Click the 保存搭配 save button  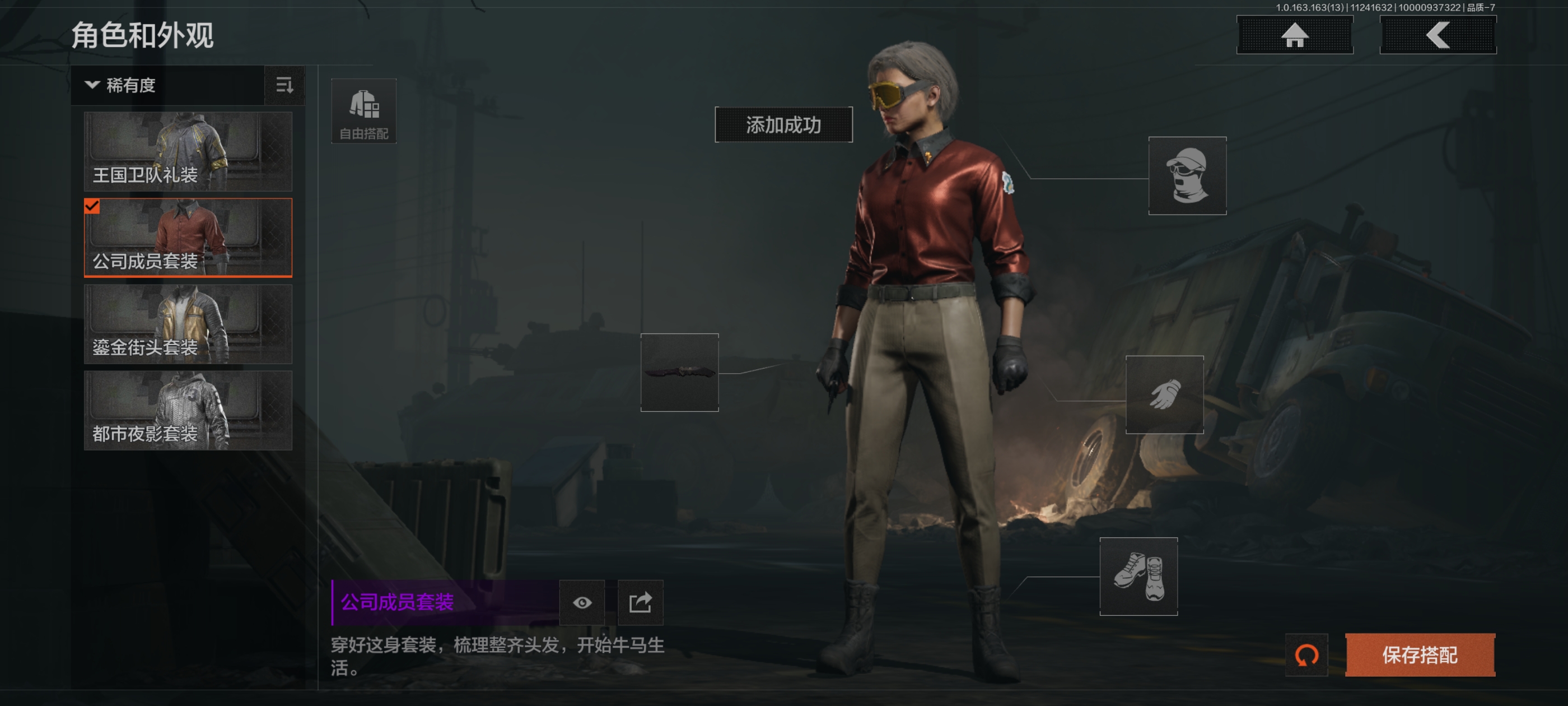(x=1420, y=655)
